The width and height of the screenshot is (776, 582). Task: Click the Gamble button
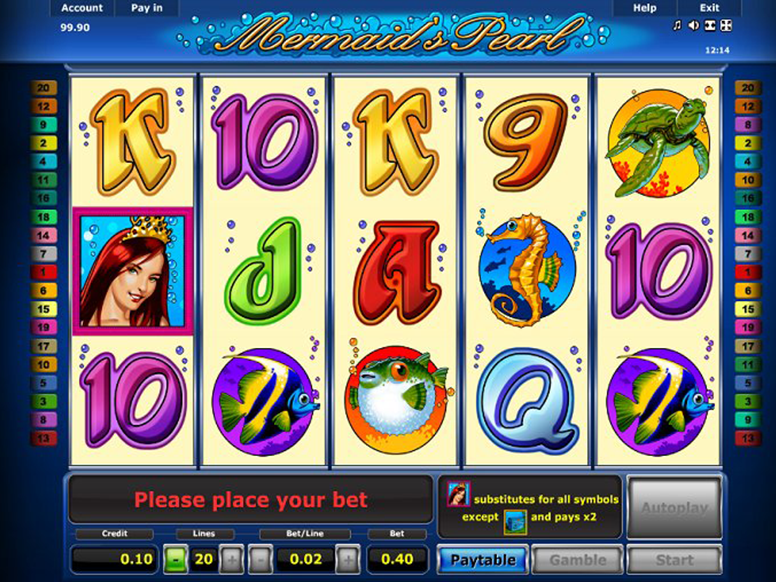(577, 560)
